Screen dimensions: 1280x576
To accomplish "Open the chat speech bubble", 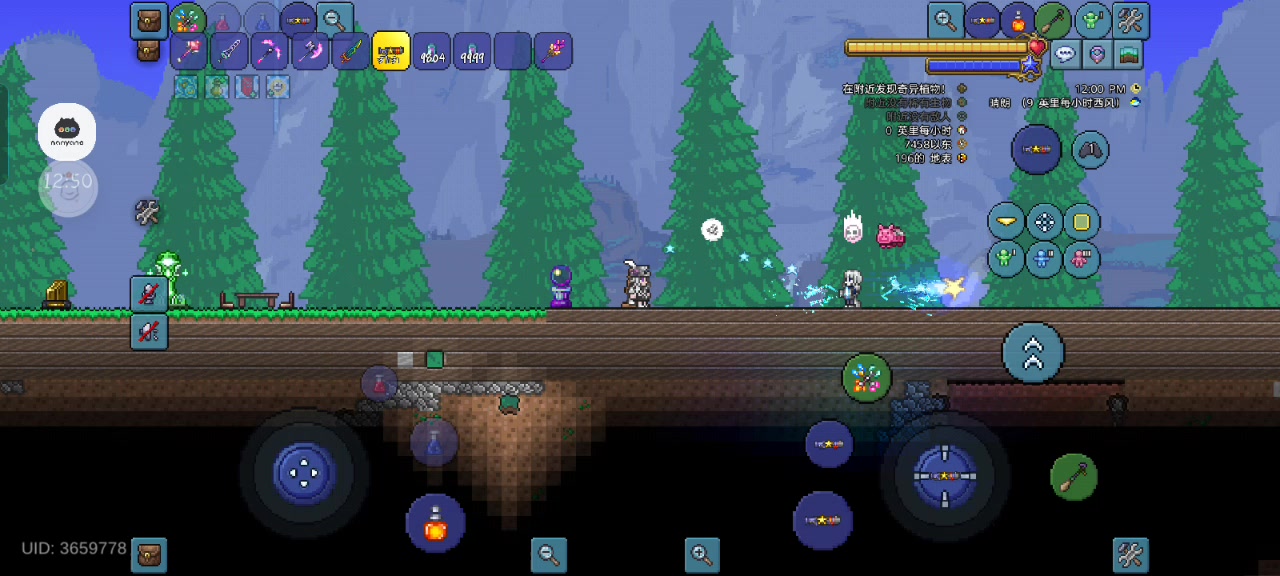I will pos(1066,55).
